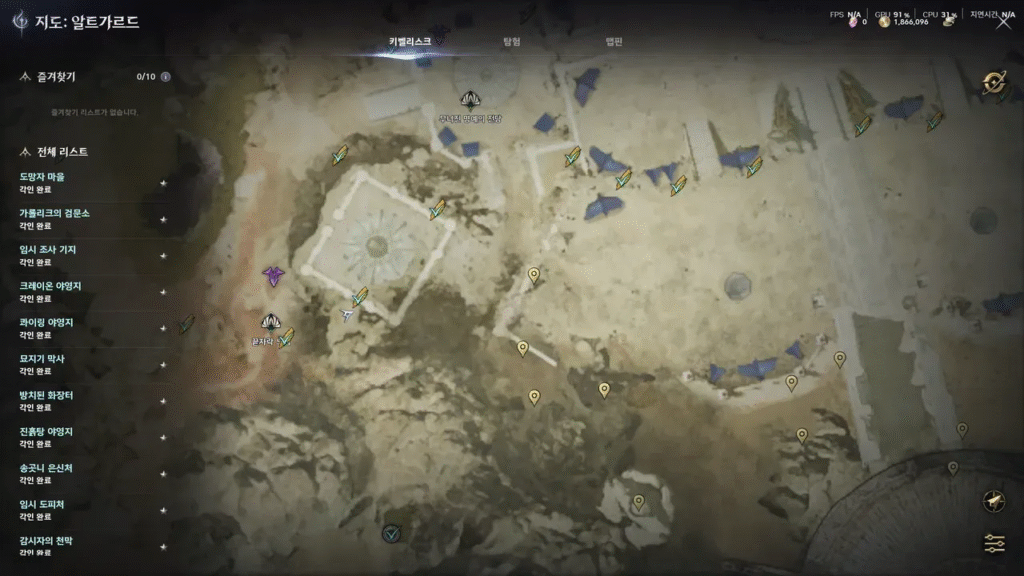Open the map filter sliders button
Screen dimensions: 1024x576
994,543
